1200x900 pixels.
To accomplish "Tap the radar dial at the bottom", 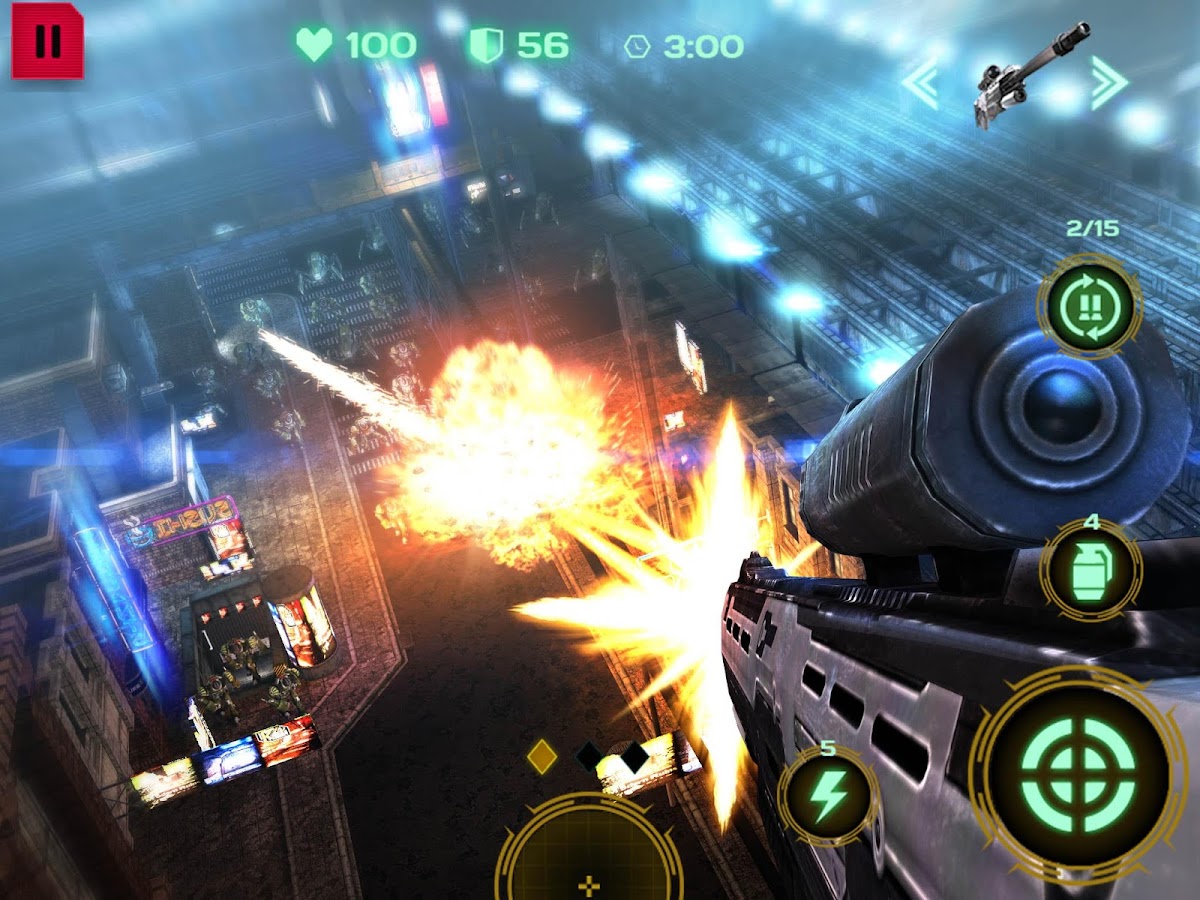I will (588, 855).
